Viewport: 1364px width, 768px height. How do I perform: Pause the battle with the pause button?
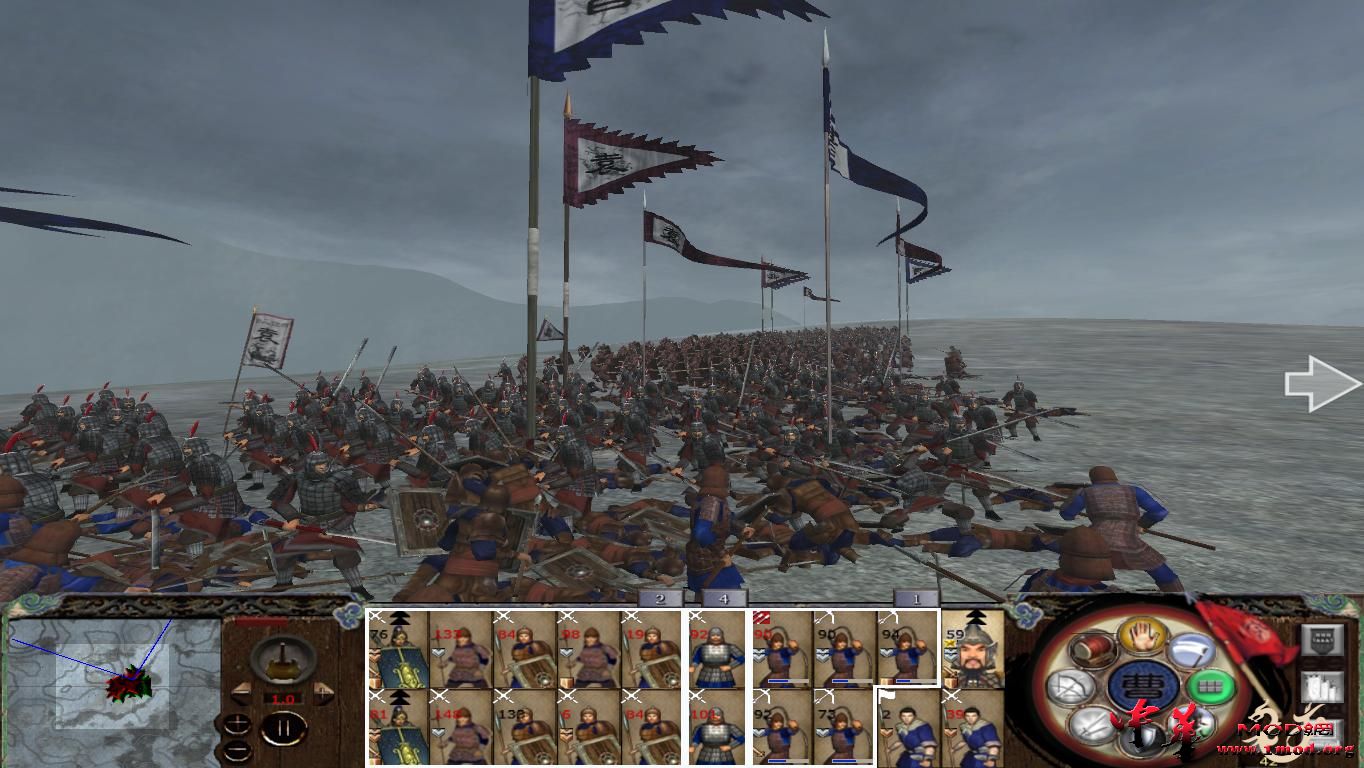[x=283, y=727]
